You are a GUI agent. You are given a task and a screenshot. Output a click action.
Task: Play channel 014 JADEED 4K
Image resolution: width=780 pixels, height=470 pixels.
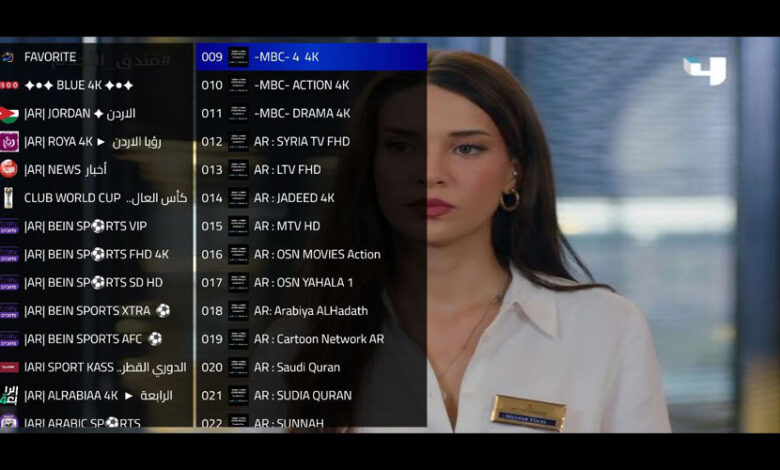(310, 198)
